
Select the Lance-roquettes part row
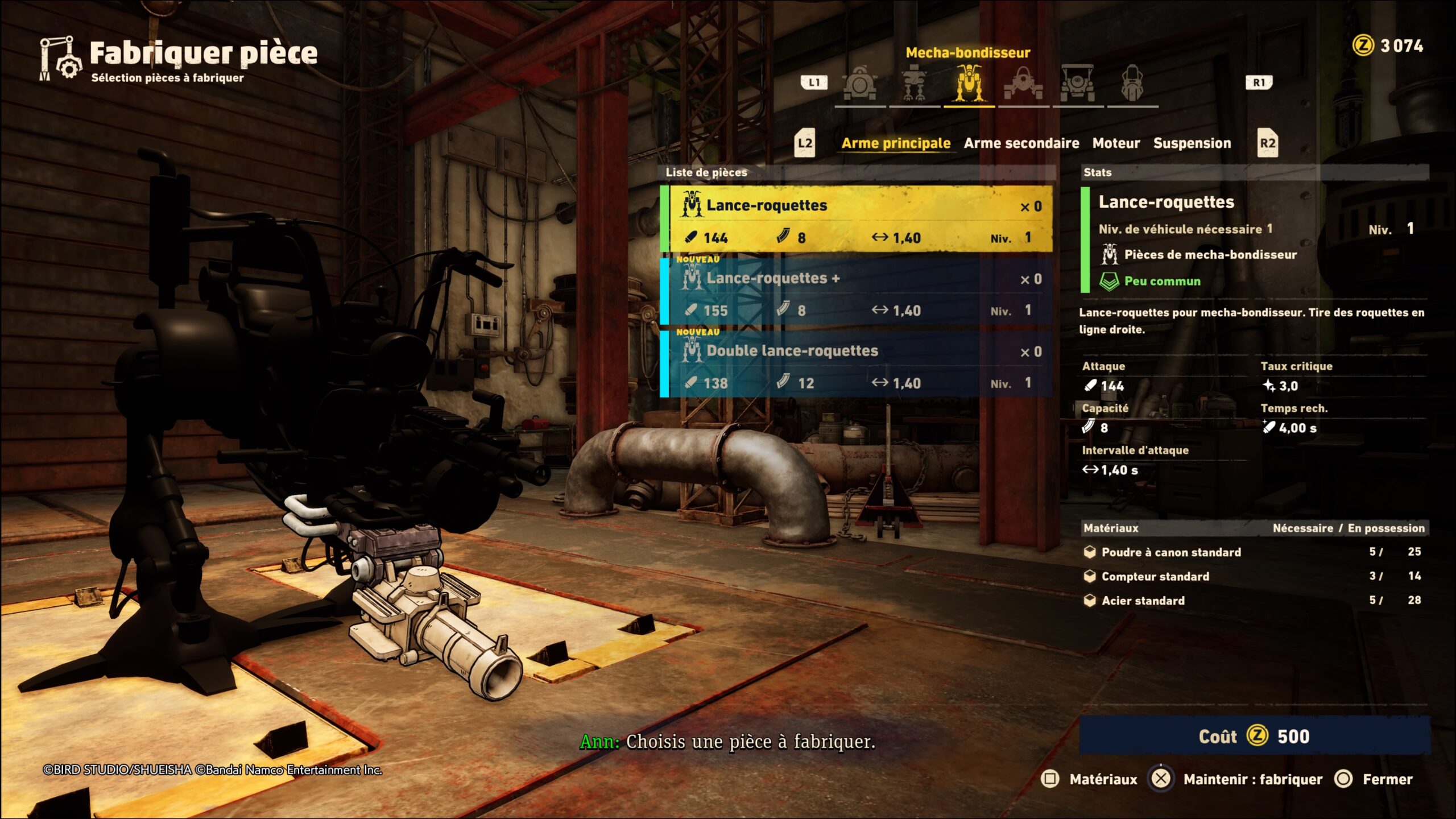[x=857, y=219]
